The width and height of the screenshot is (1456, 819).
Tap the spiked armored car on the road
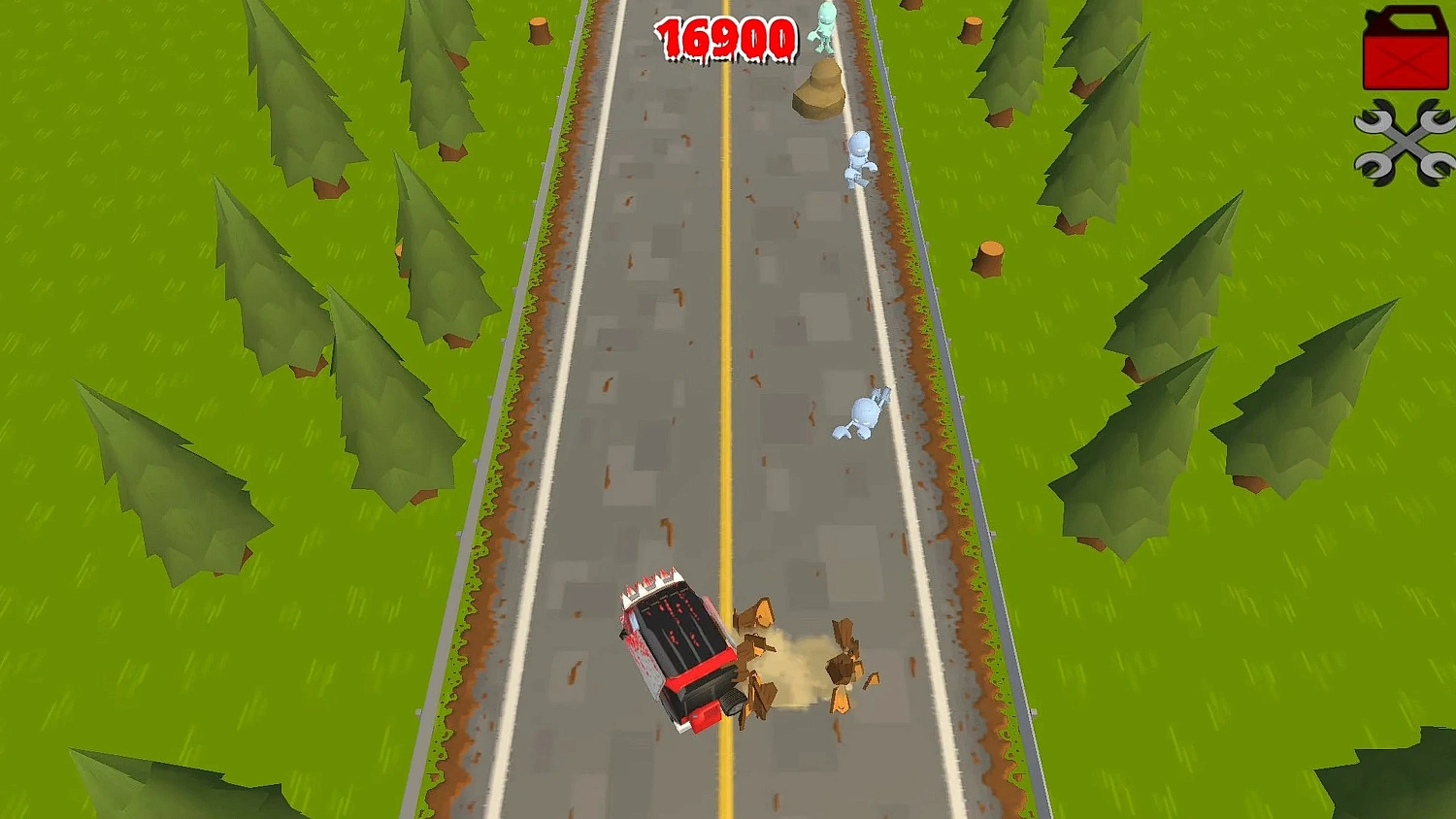pos(675,650)
